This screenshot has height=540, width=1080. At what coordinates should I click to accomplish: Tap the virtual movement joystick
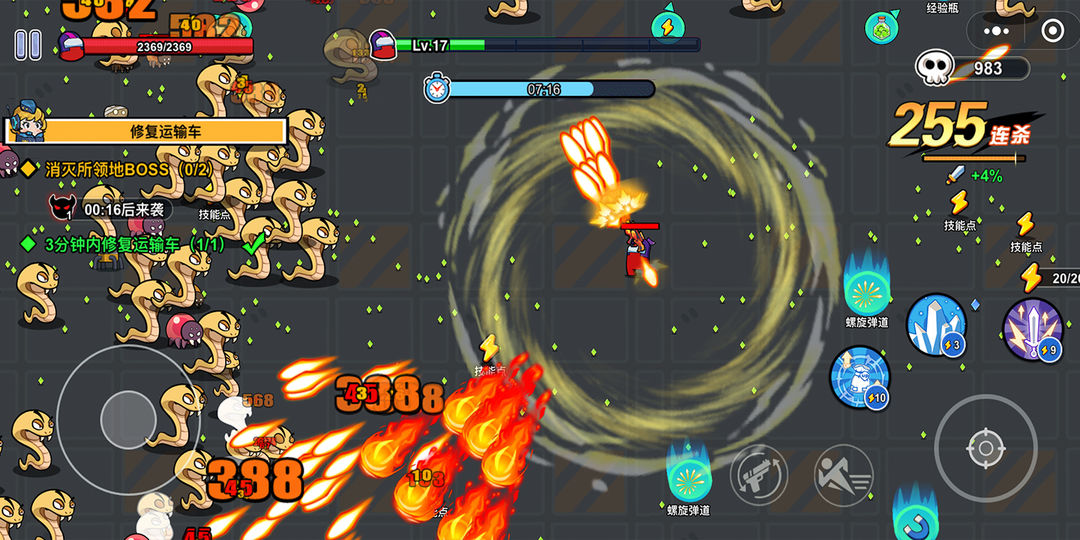click(128, 412)
